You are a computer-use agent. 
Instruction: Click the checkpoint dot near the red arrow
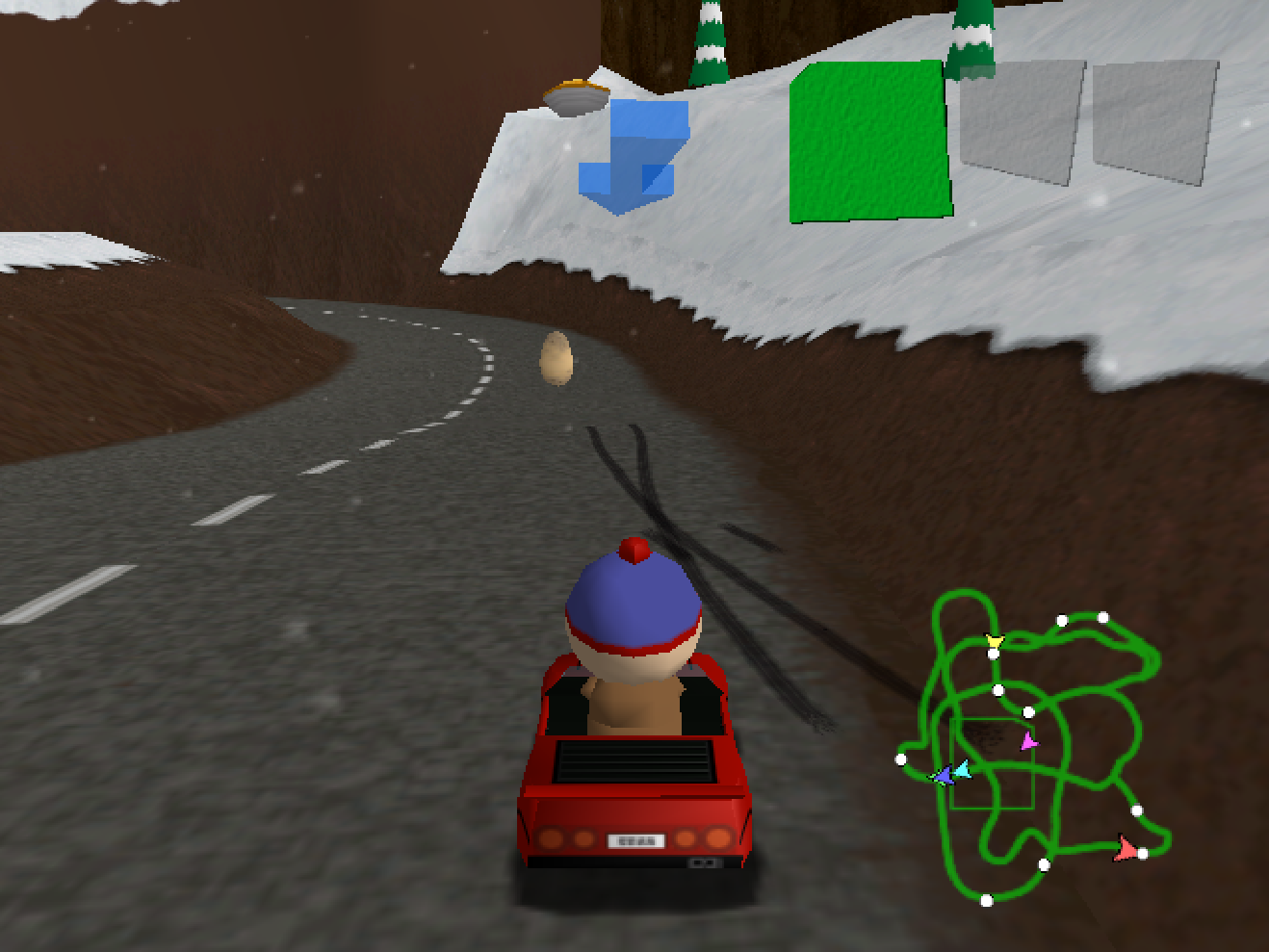pos(1144,853)
